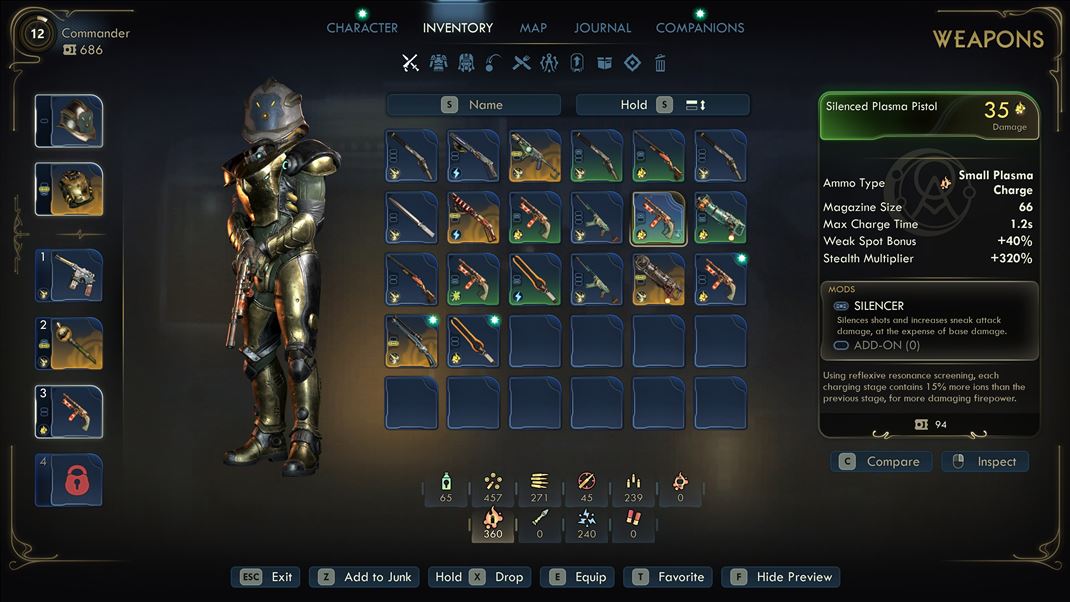Select the crossed swords weapons category

pyautogui.click(x=410, y=63)
